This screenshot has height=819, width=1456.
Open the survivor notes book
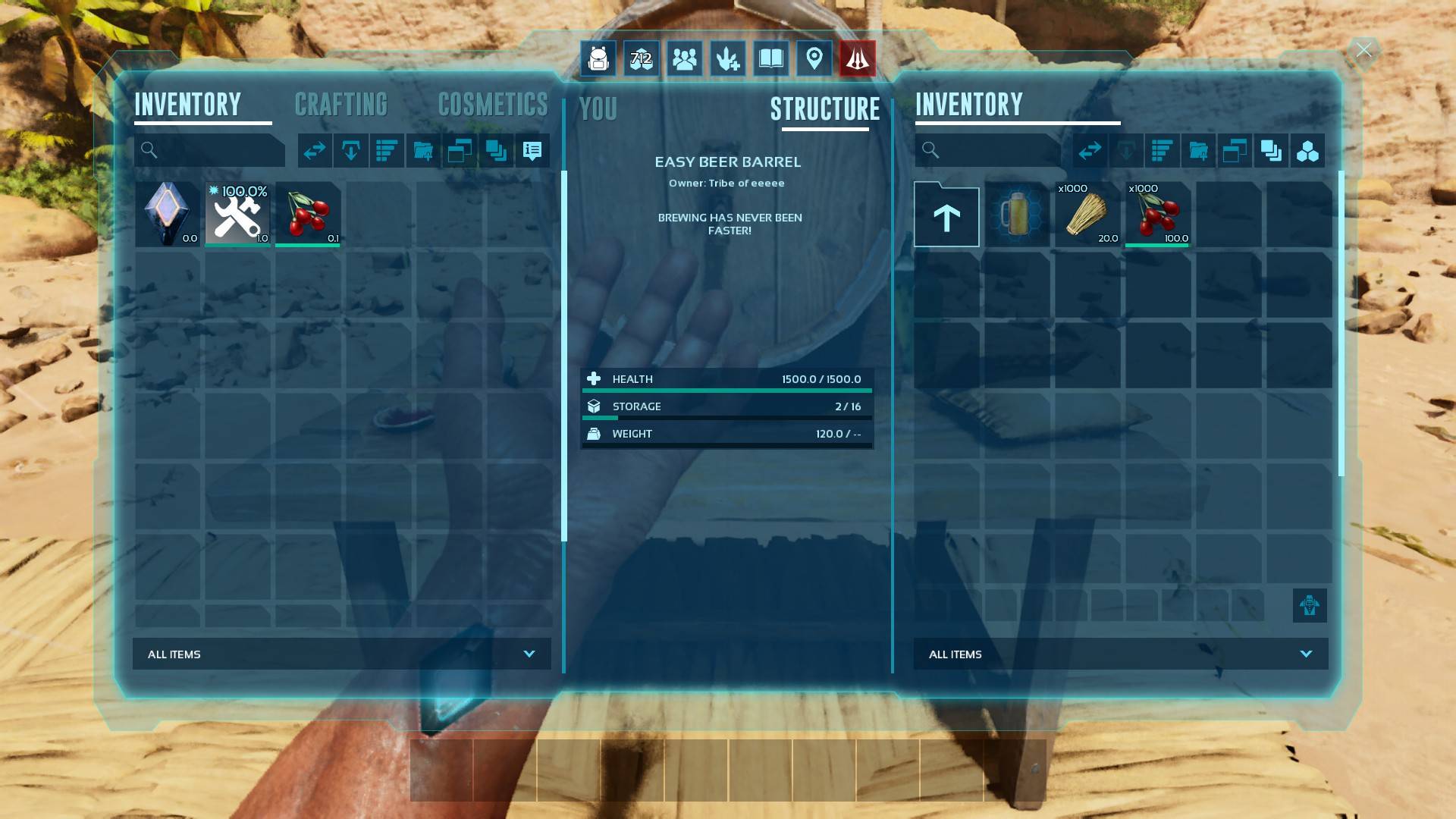(x=770, y=58)
